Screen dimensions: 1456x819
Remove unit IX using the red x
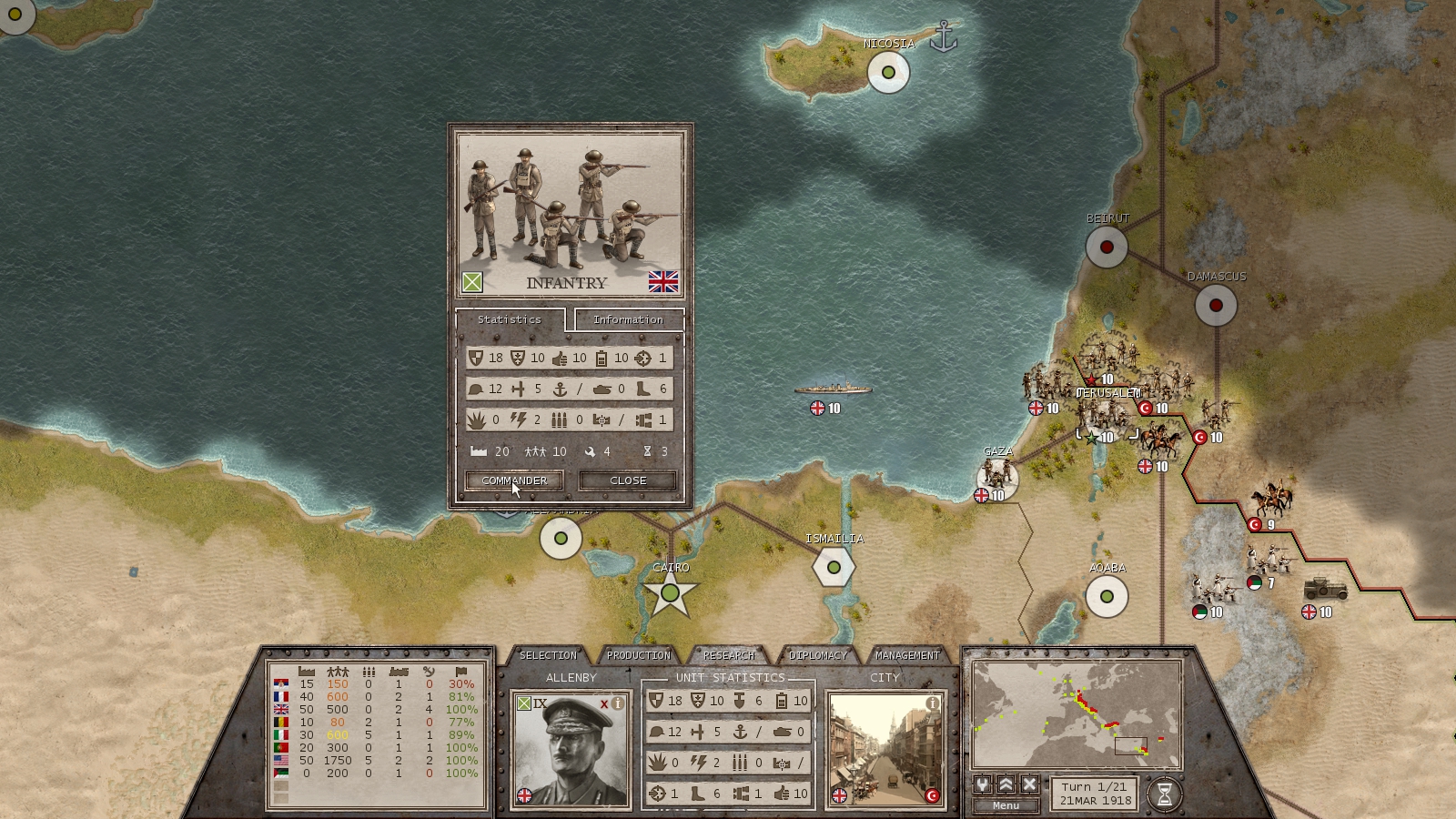pos(604,703)
